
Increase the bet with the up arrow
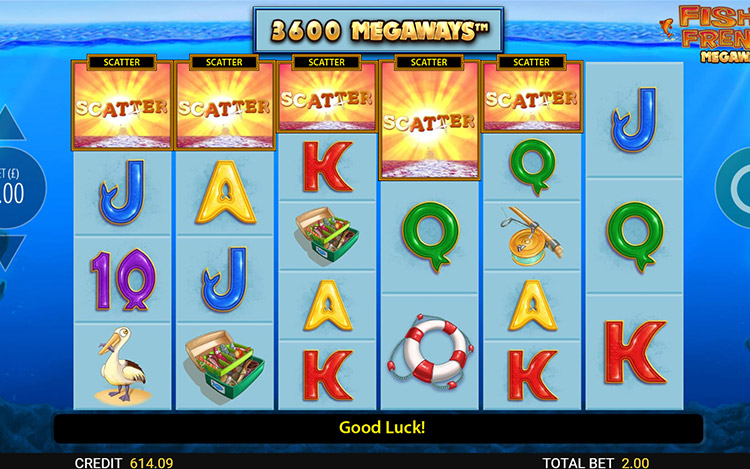coord(8,125)
